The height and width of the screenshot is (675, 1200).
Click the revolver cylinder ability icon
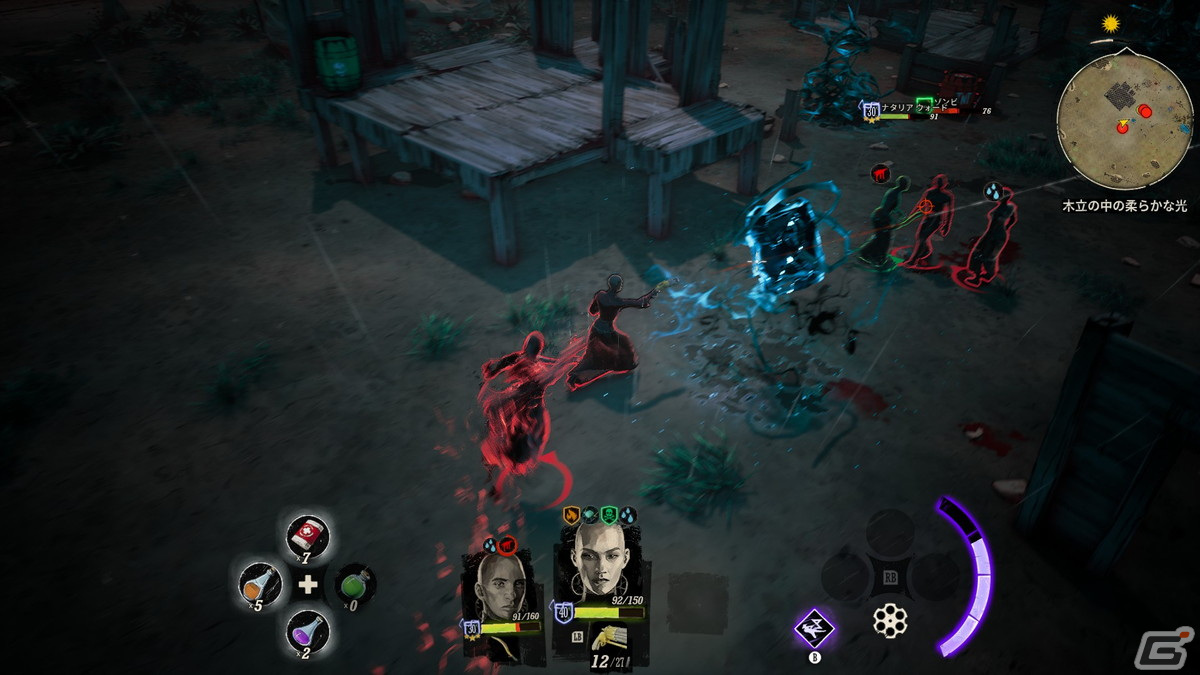tap(889, 621)
